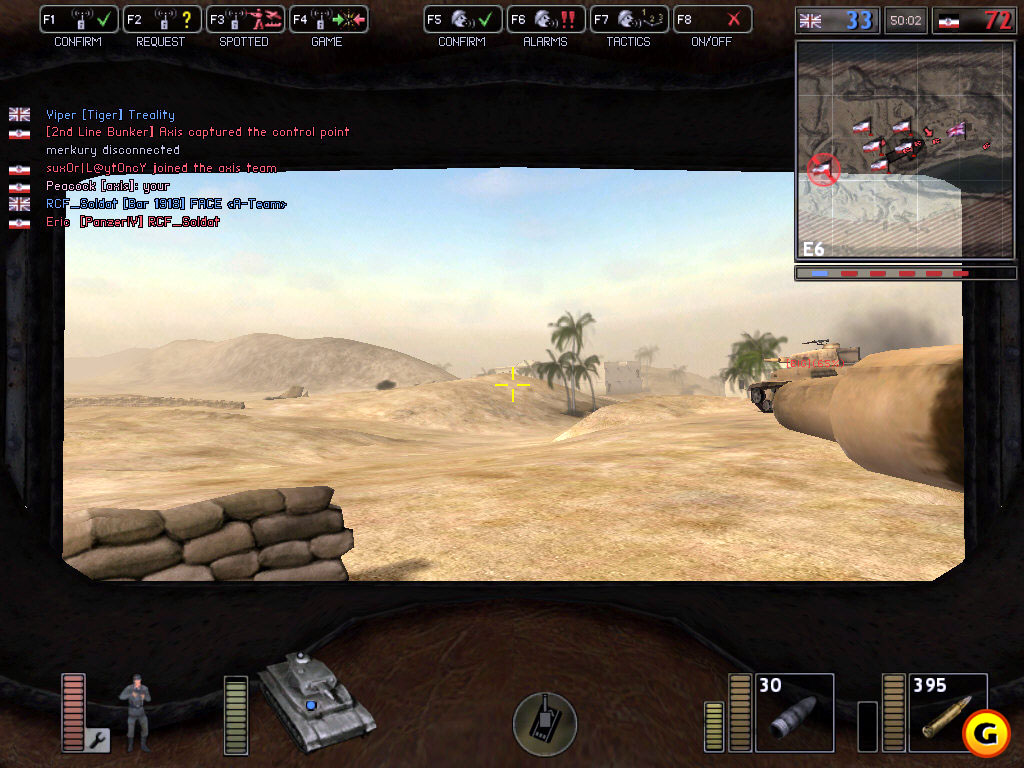The height and width of the screenshot is (768, 1024).
Task: Switch to the machine gun bullet slot
Action: coord(947,712)
